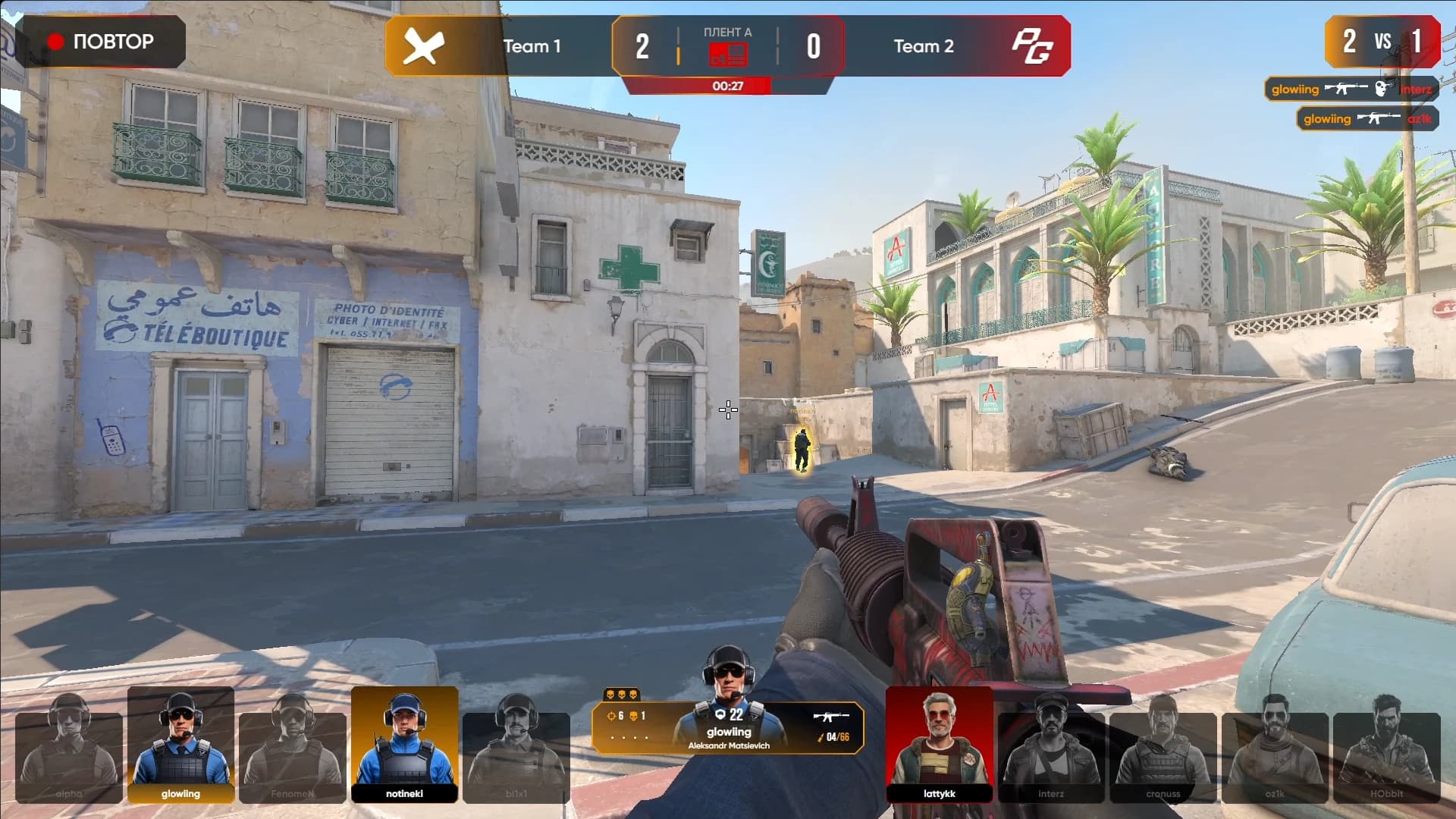Switch to notineki's player card
This screenshot has height=819, width=1456.
[x=404, y=745]
